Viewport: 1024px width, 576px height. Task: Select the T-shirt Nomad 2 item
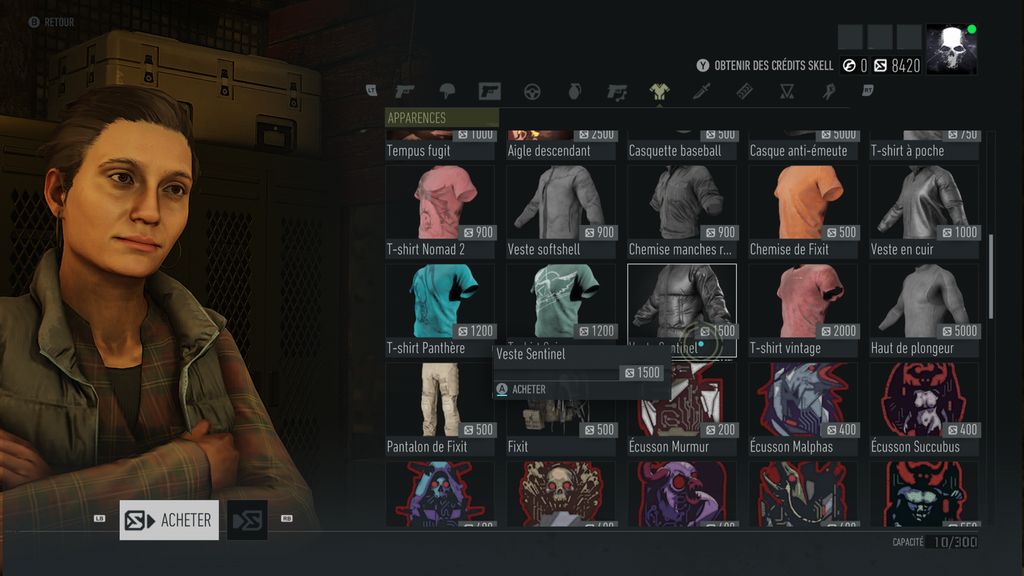(x=440, y=203)
